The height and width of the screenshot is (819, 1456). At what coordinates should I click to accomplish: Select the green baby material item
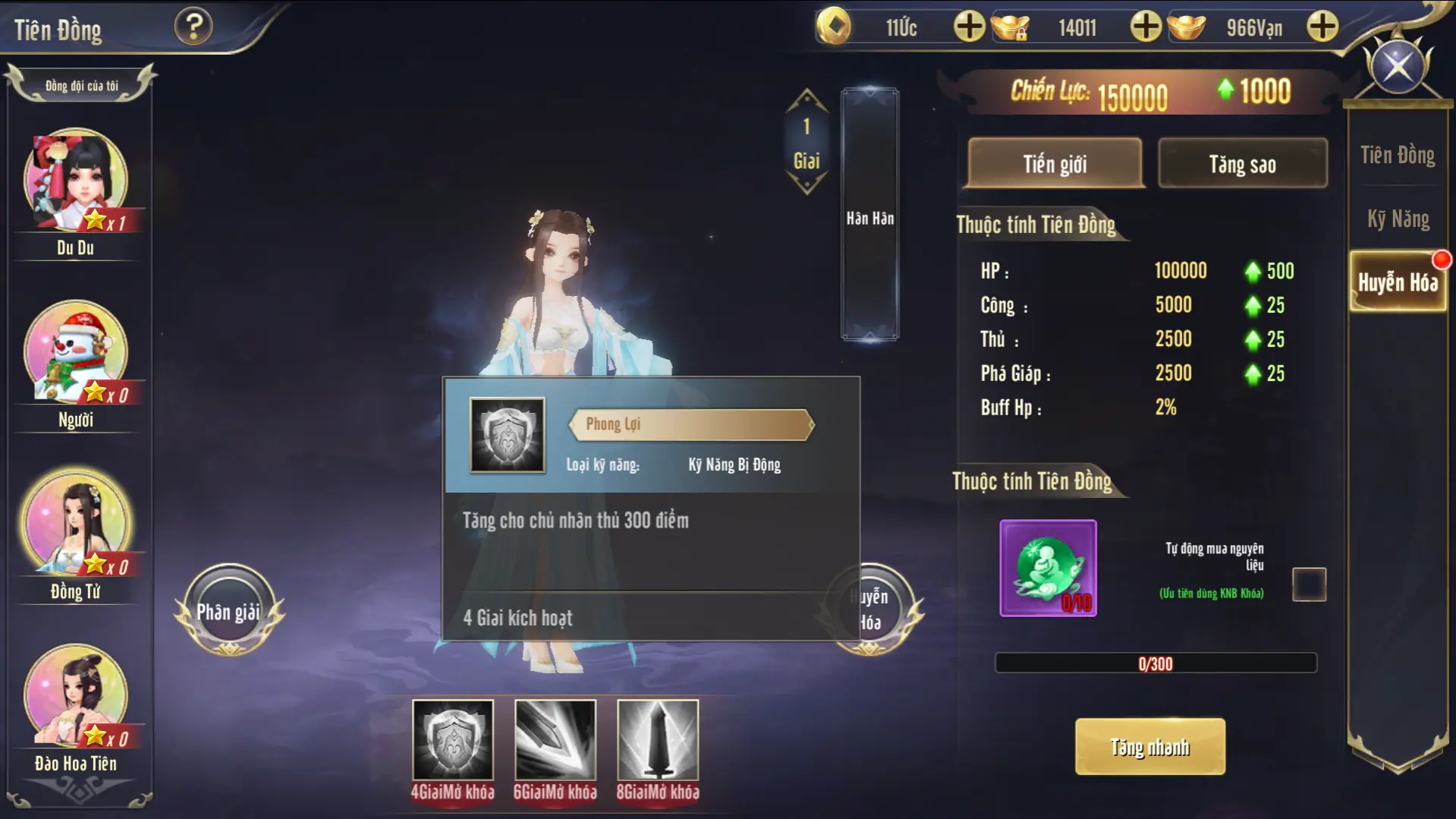(x=1048, y=568)
